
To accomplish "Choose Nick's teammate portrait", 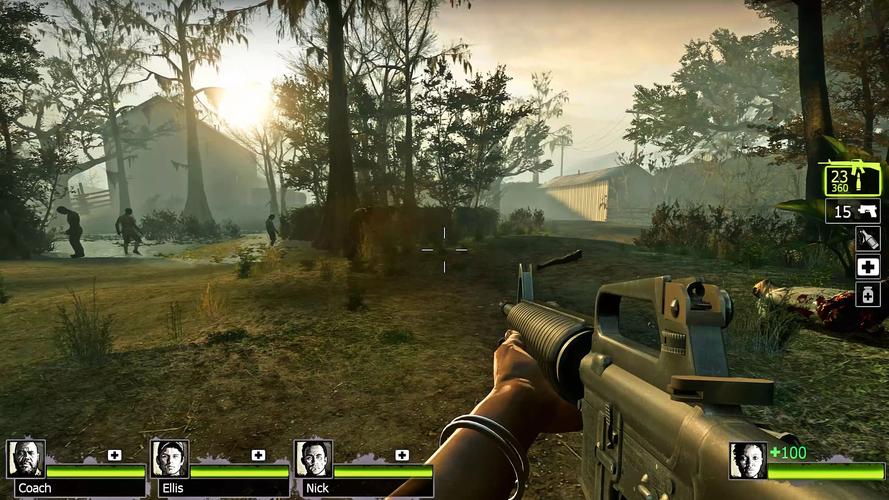I will [x=313, y=459].
